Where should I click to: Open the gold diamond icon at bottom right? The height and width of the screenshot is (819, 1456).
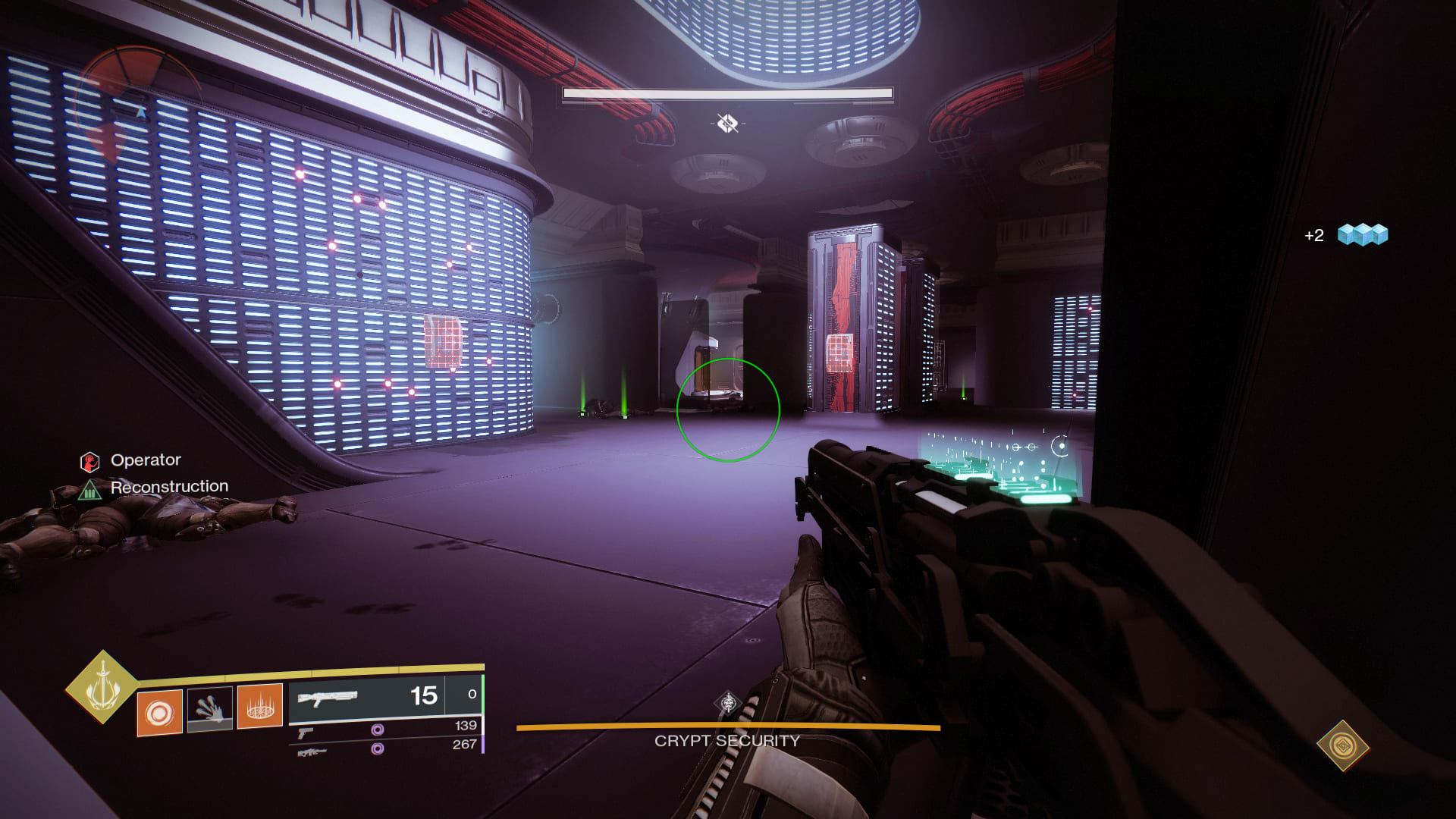click(1342, 745)
